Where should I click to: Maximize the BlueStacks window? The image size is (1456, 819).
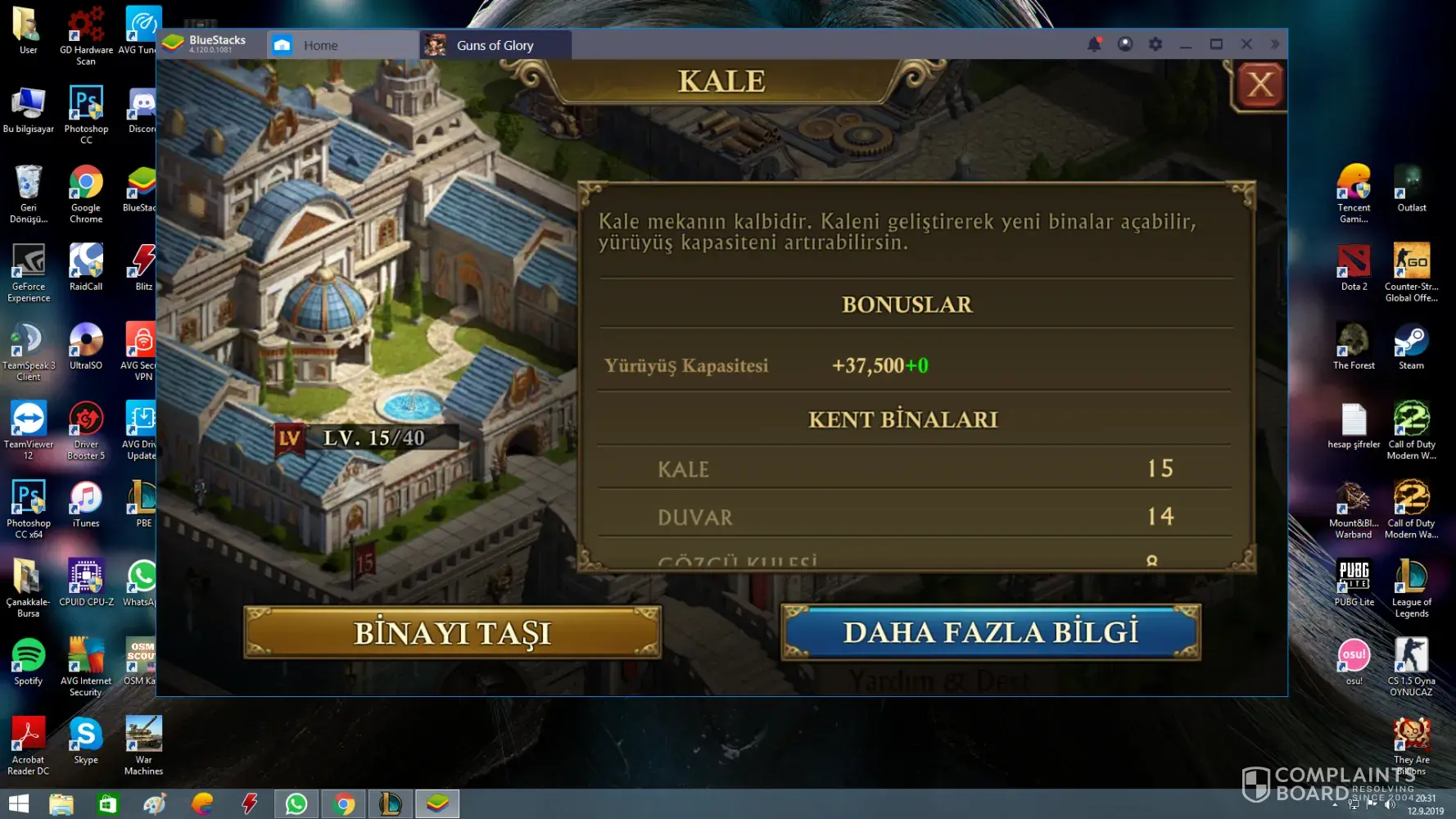click(x=1216, y=44)
